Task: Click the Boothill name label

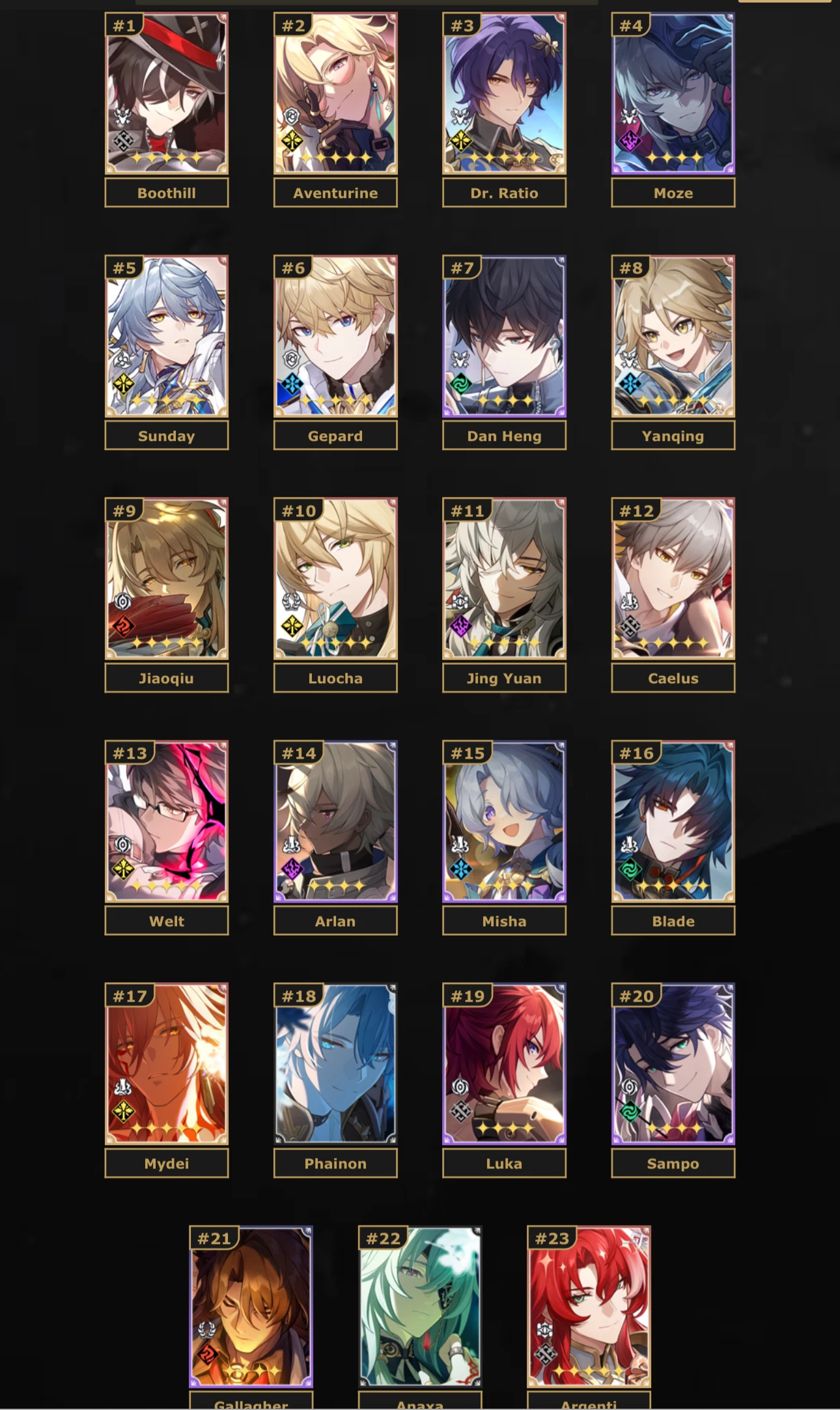Action: (x=166, y=193)
